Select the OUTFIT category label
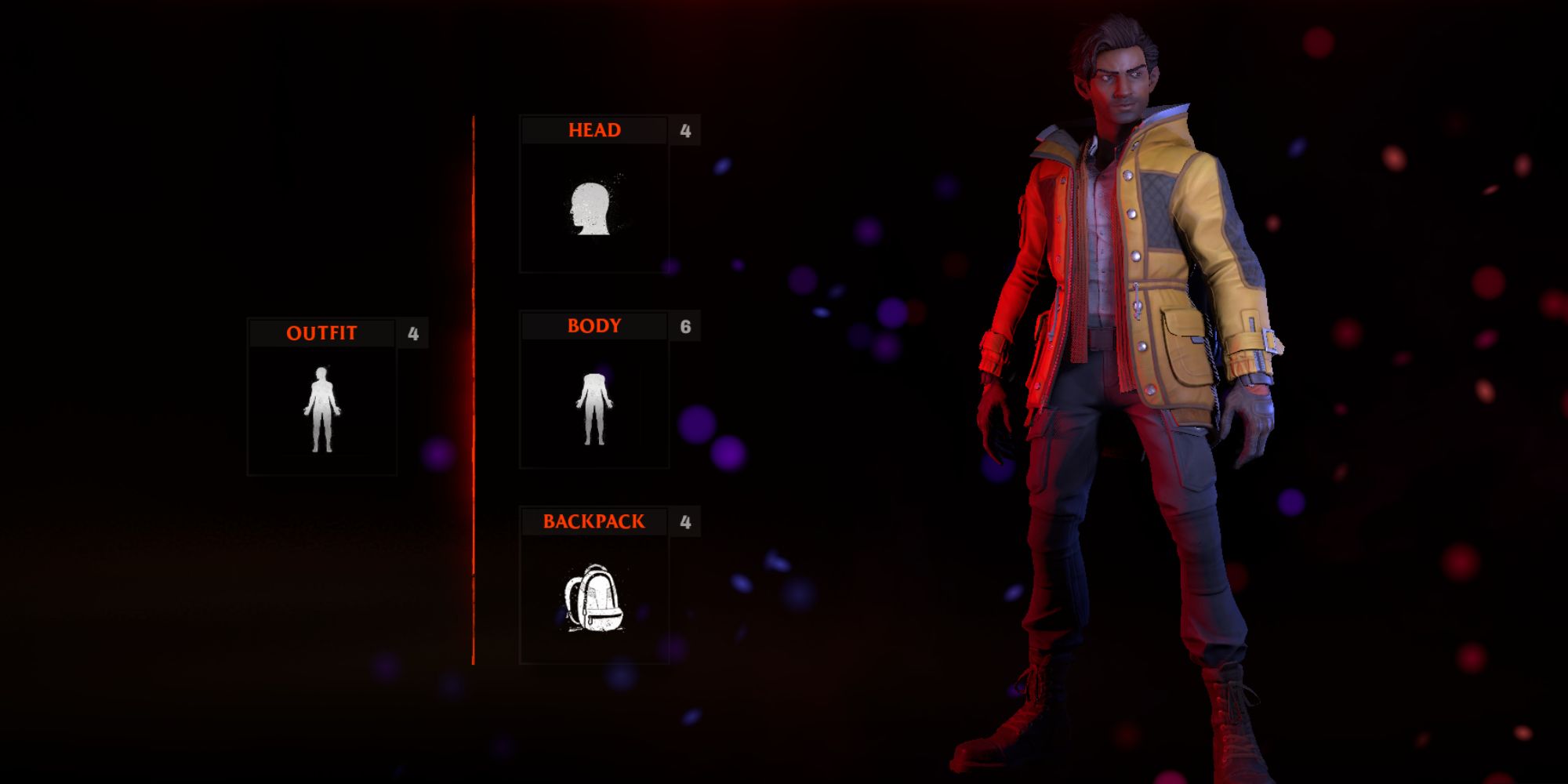Image resolution: width=1568 pixels, height=784 pixels. [321, 332]
